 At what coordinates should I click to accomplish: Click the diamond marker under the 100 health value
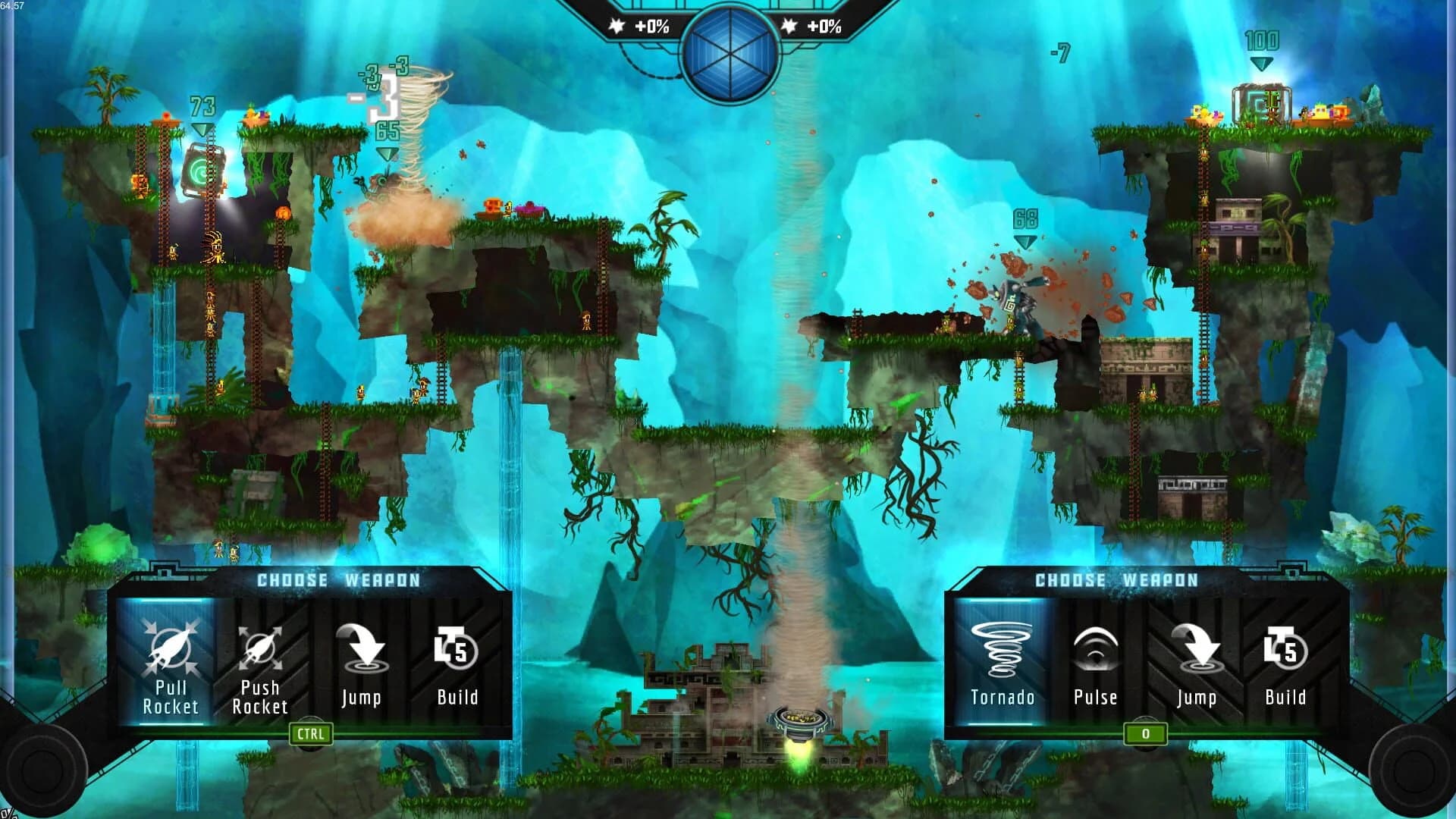[1260, 64]
